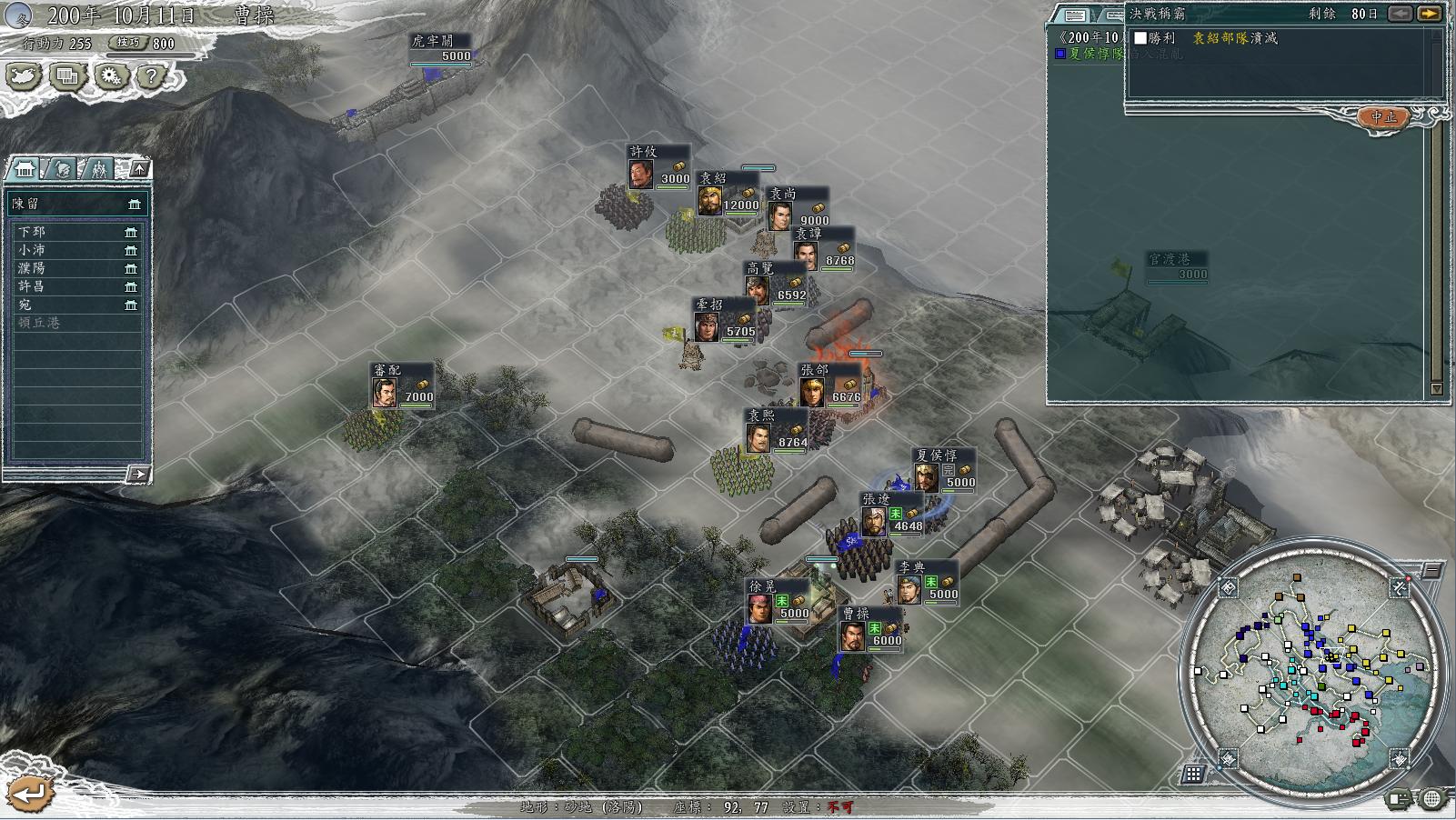Open the gear settings menu
This screenshot has width=1456, height=820.
110,75
